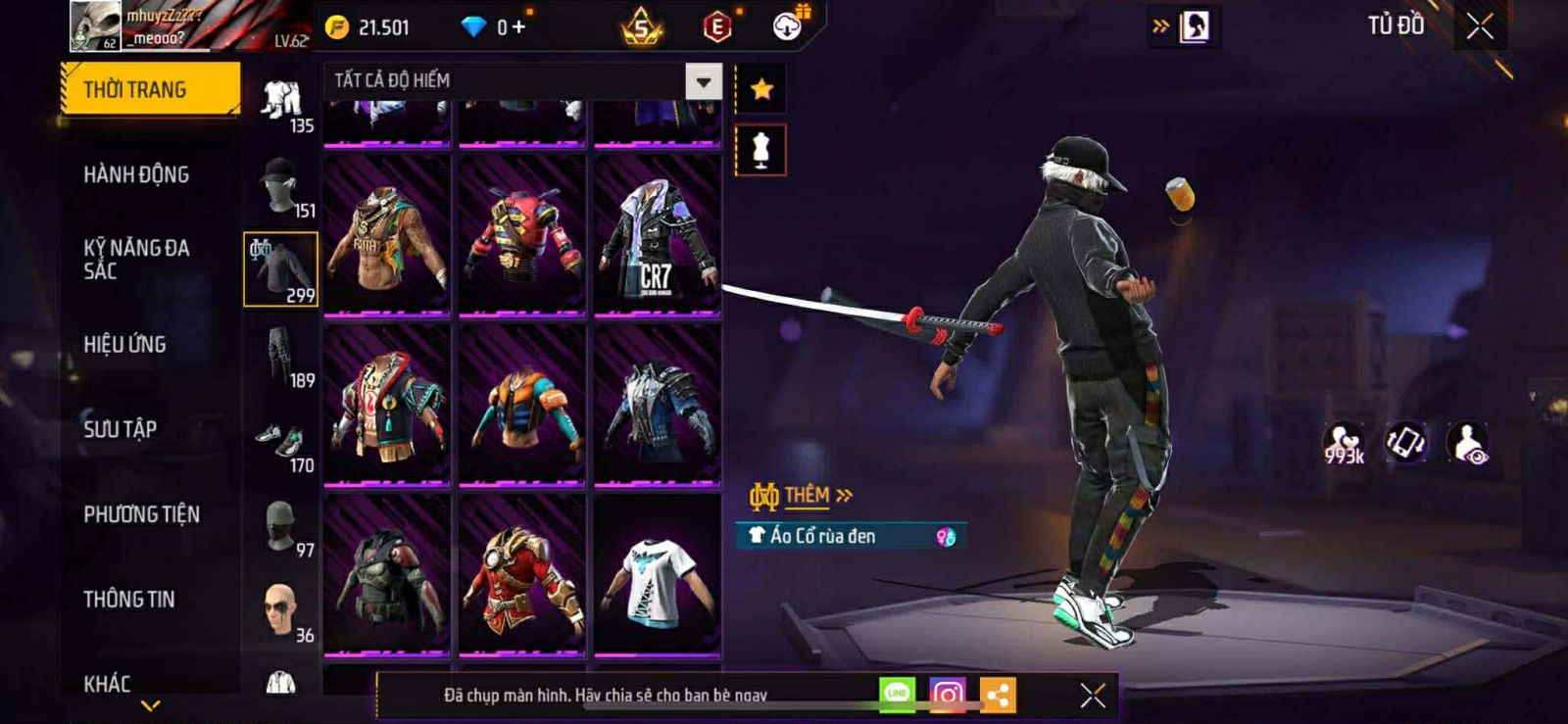
Task: Select the KỸ NĂNG ĐA SẮC tab
Action: pos(136,260)
